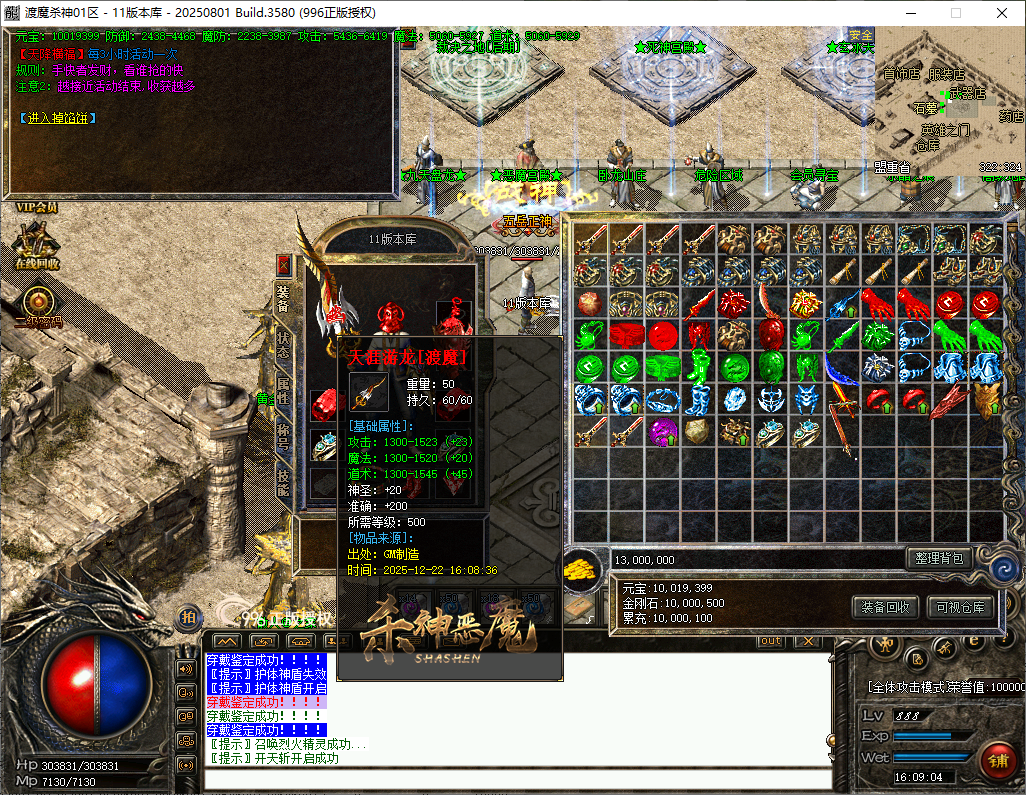Screen dimensions: 1026x795
Task: Click the gold ingot pile icon
Action: (x=583, y=572)
